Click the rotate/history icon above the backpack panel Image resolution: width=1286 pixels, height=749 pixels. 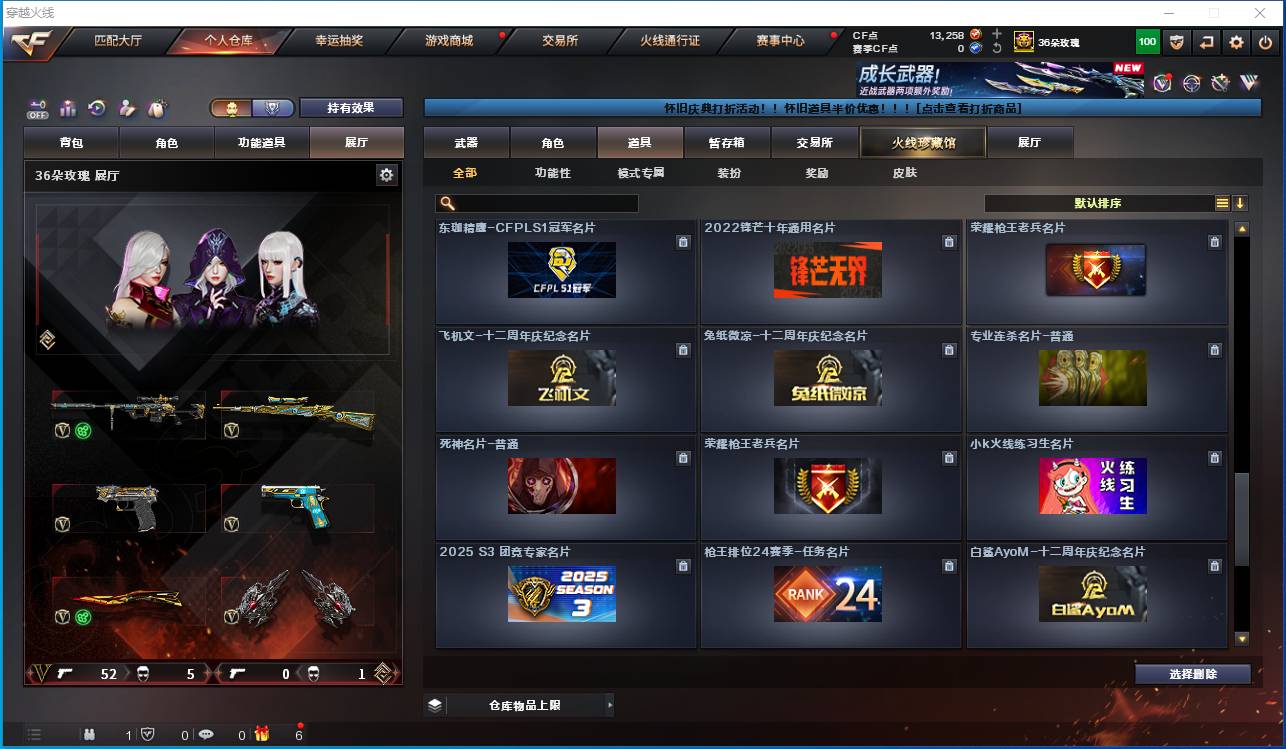click(x=96, y=108)
